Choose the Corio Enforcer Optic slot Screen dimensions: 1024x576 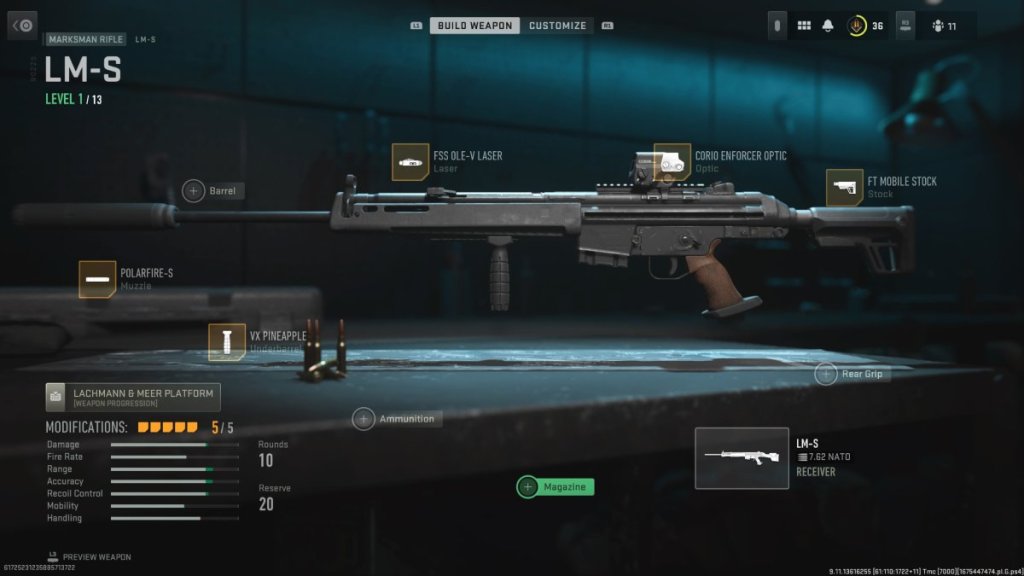point(672,162)
